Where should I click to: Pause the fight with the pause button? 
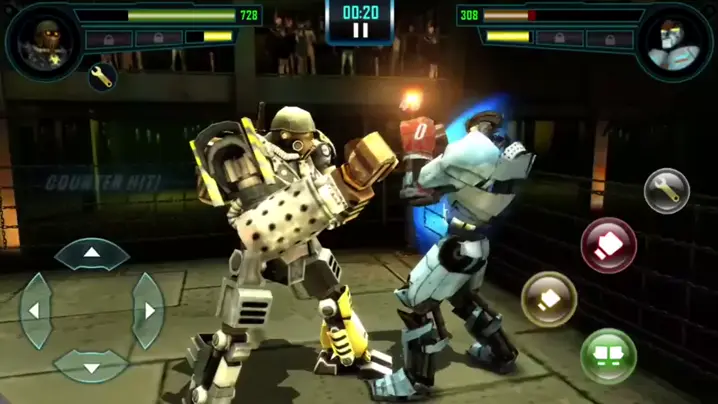tap(360, 31)
